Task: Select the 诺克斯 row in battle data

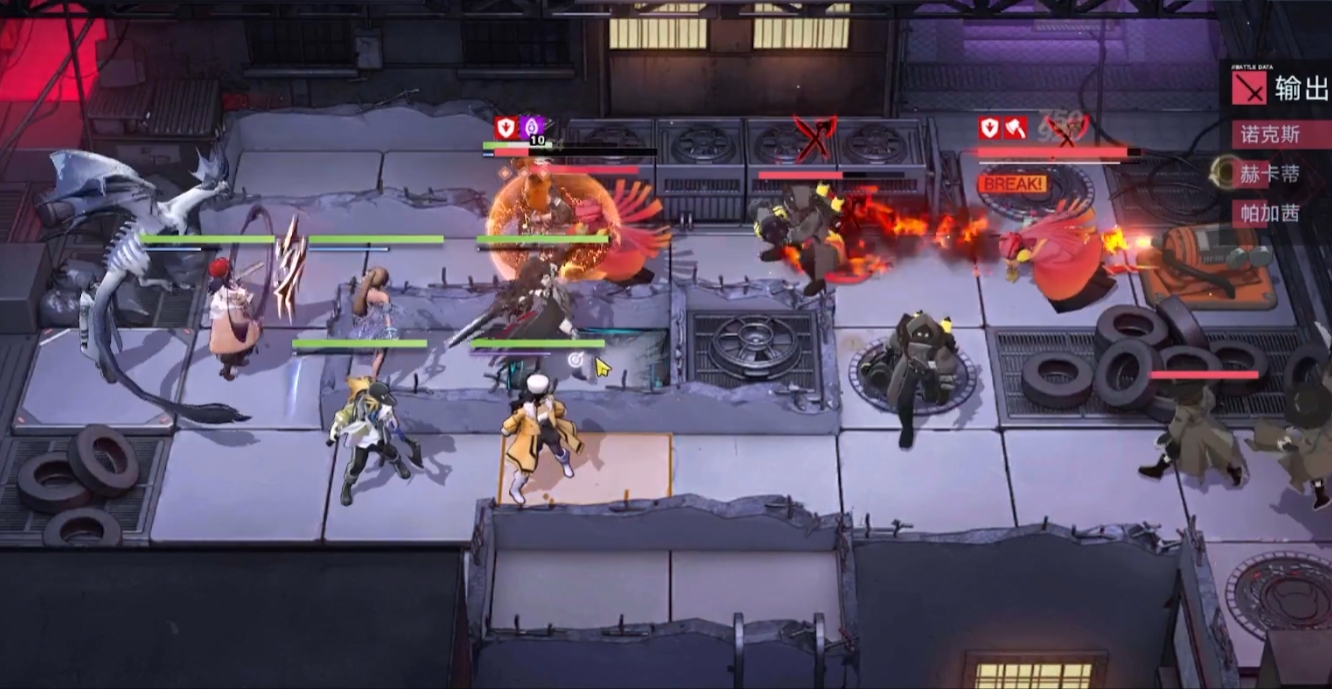Action: (x=1271, y=135)
